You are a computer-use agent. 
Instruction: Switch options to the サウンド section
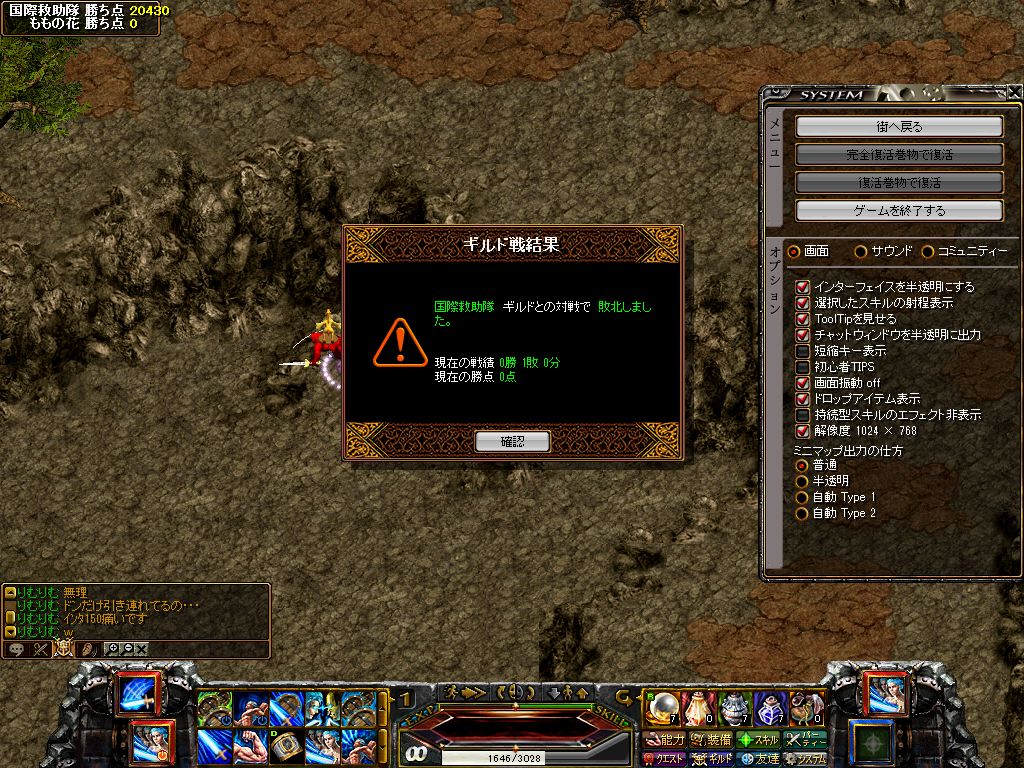click(x=862, y=251)
